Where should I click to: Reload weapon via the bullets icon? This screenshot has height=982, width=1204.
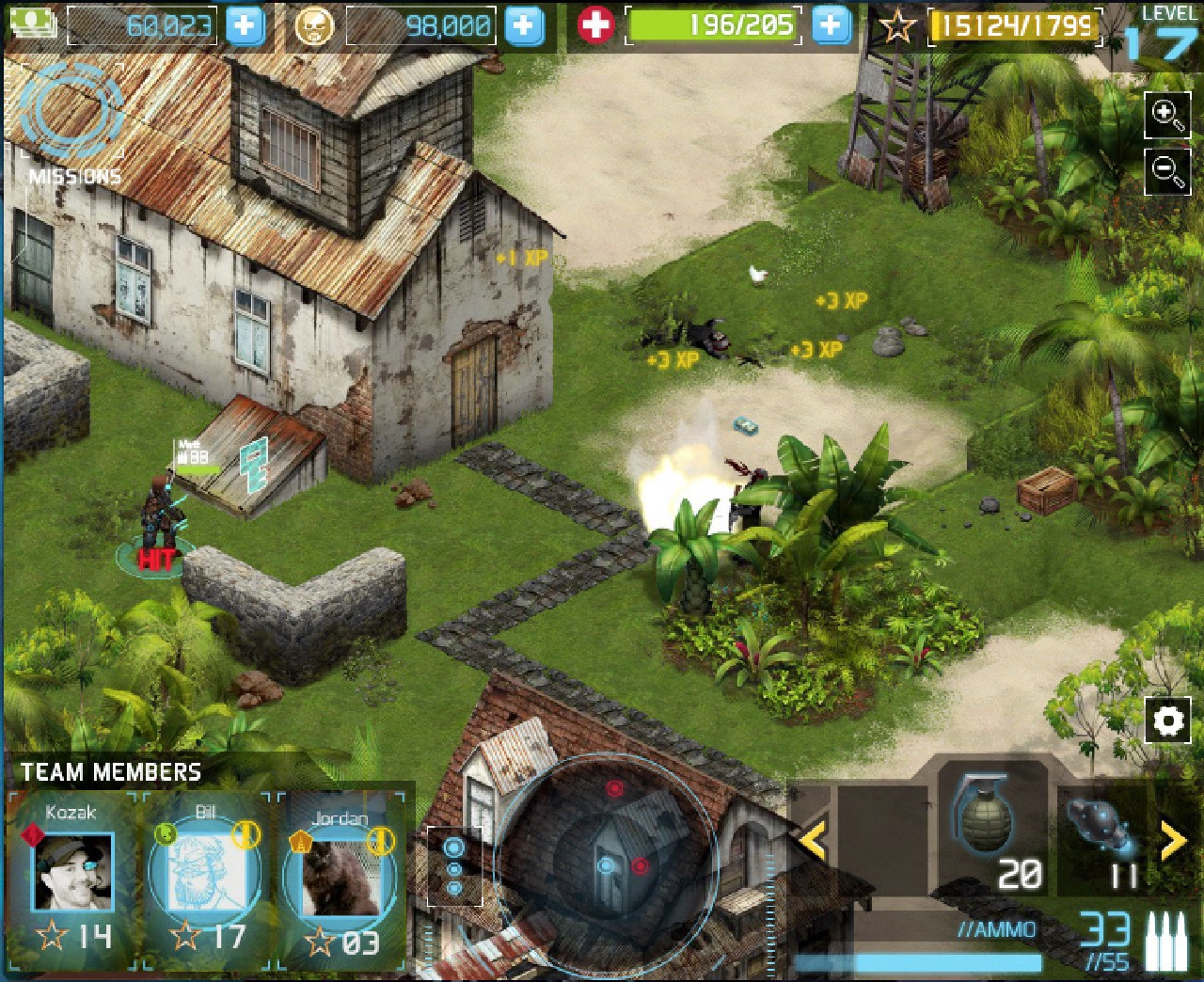(x=1166, y=942)
